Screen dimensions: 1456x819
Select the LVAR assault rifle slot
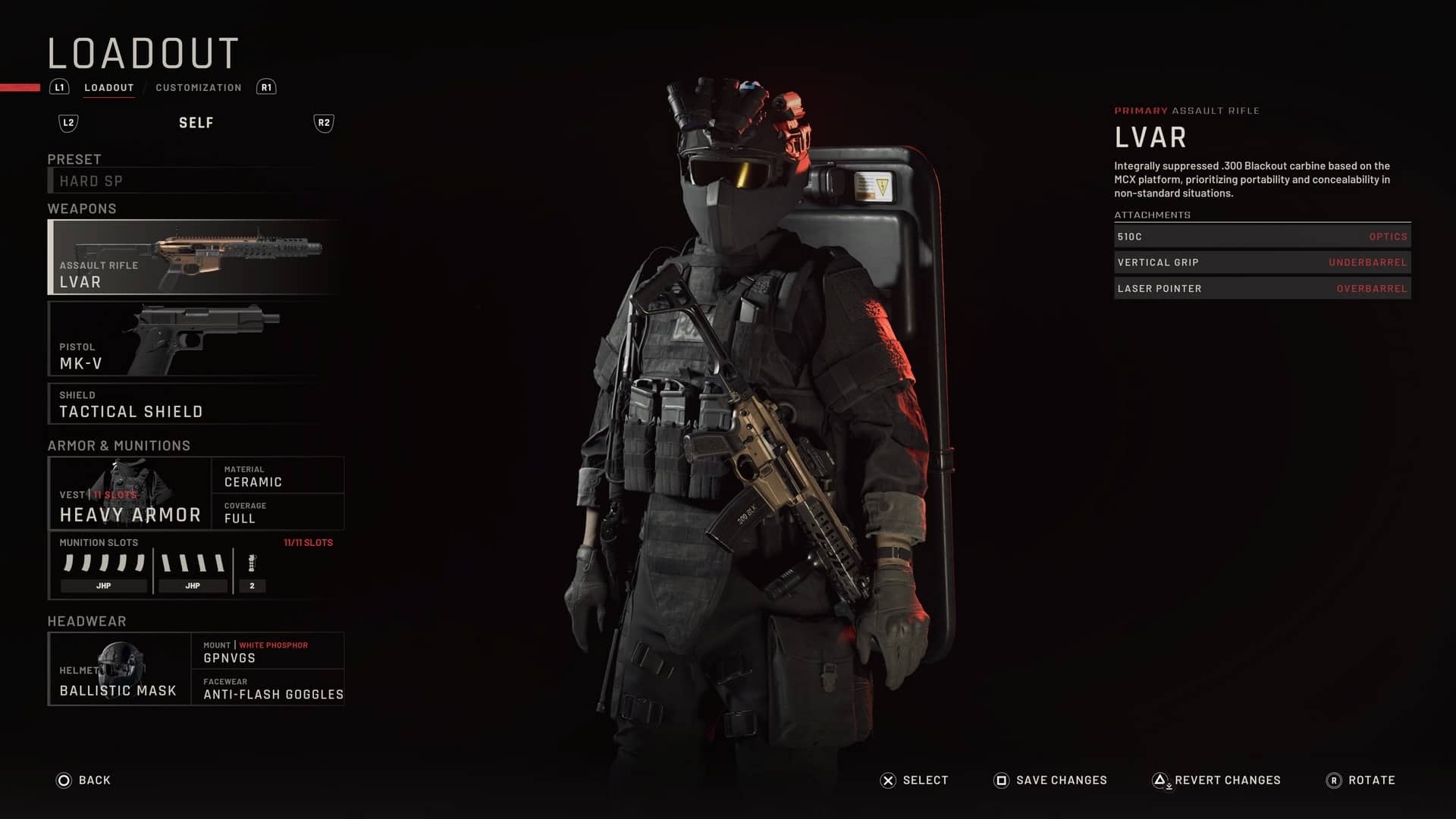click(194, 257)
